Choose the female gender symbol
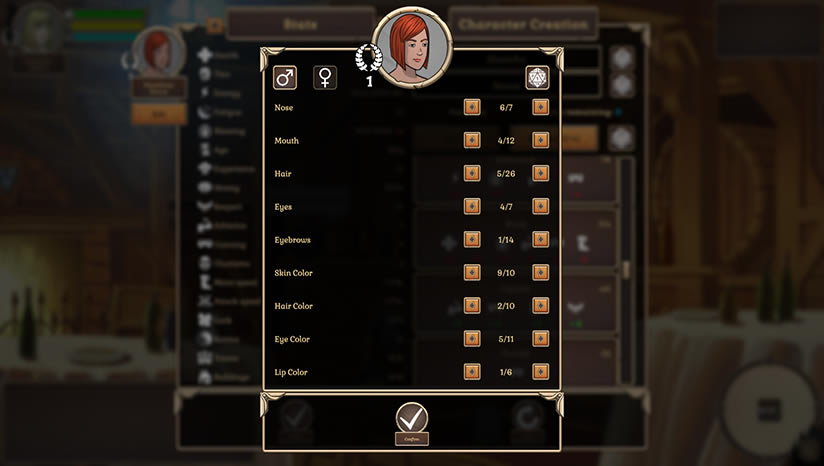Image resolution: width=824 pixels, height=466 pixels. 325,77
